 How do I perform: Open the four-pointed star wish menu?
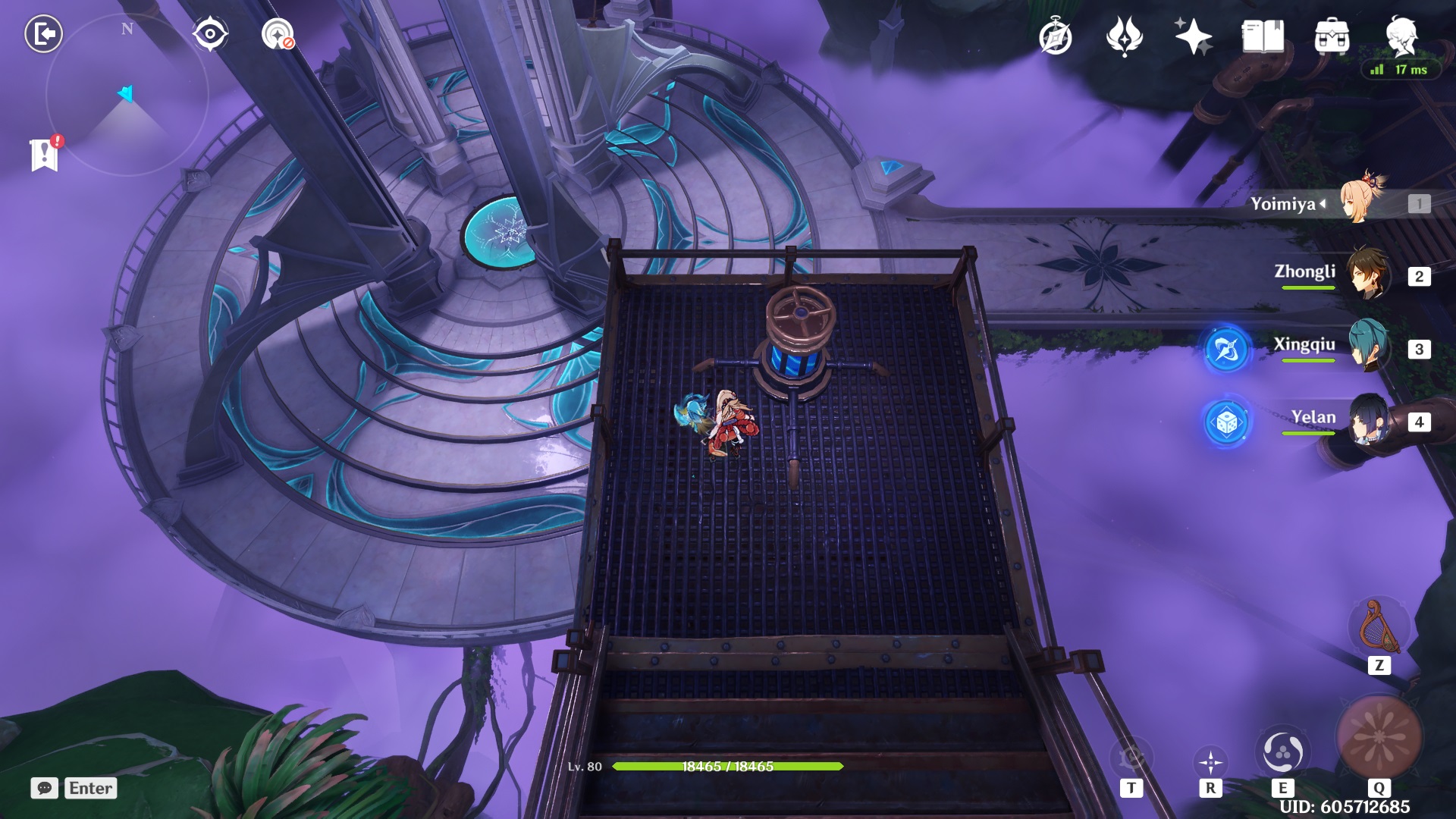click(1192, 36)
